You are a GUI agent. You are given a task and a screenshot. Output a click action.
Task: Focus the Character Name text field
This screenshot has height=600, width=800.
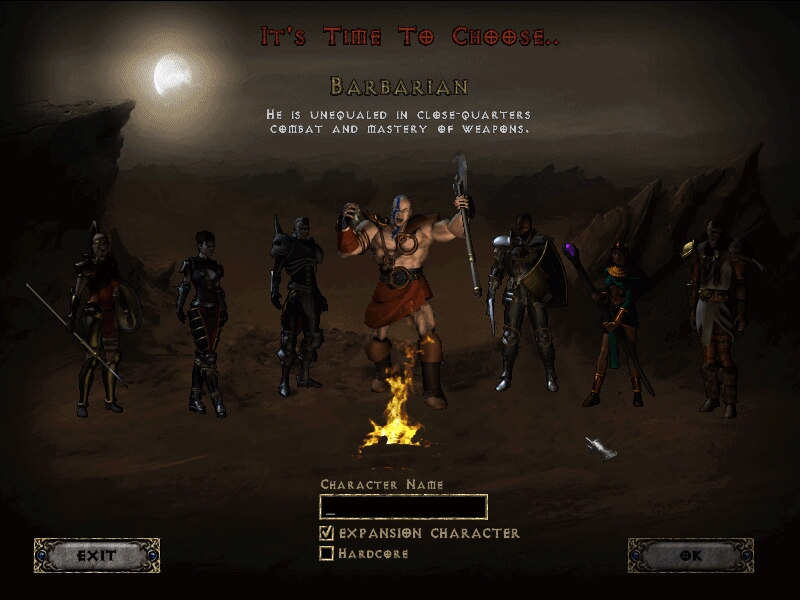[403, 506]
